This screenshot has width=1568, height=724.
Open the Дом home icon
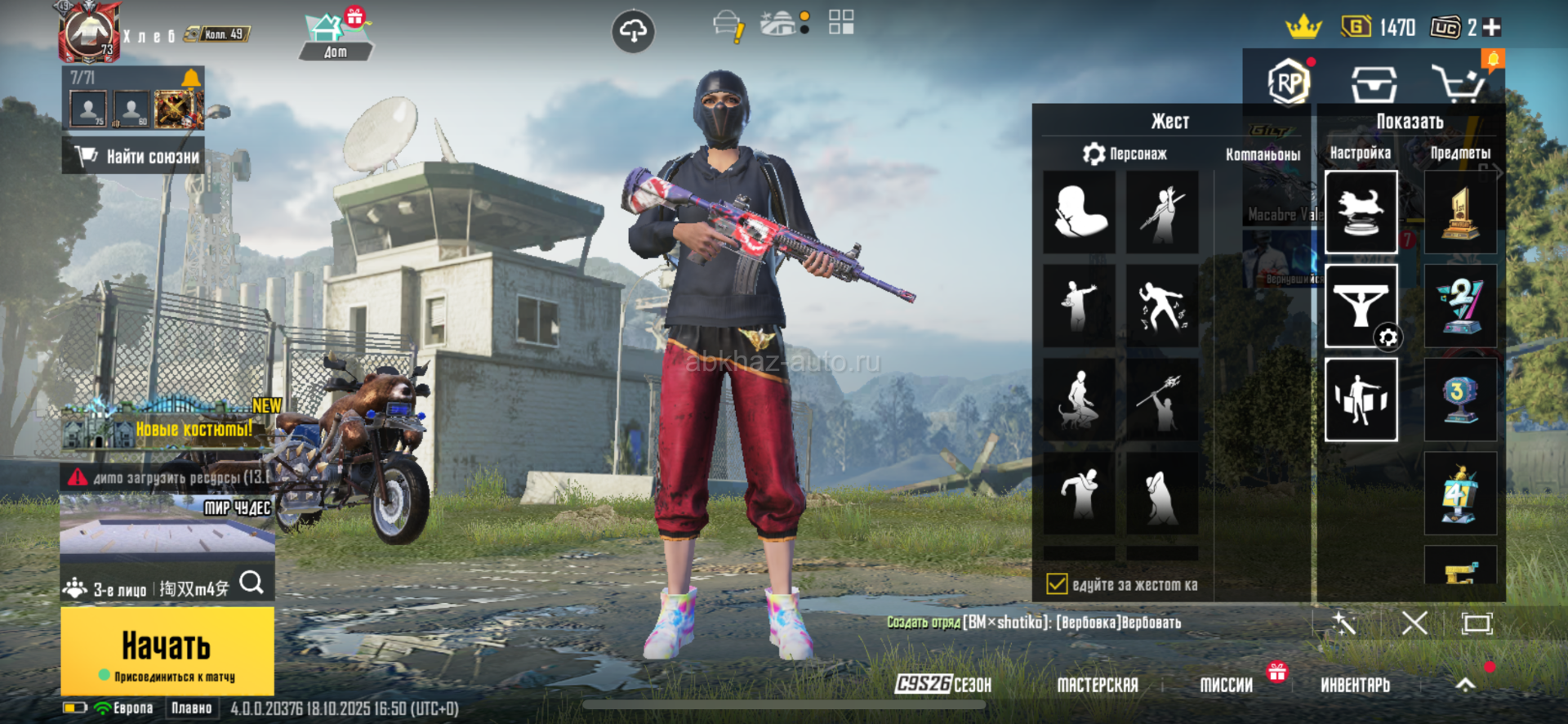335,38
